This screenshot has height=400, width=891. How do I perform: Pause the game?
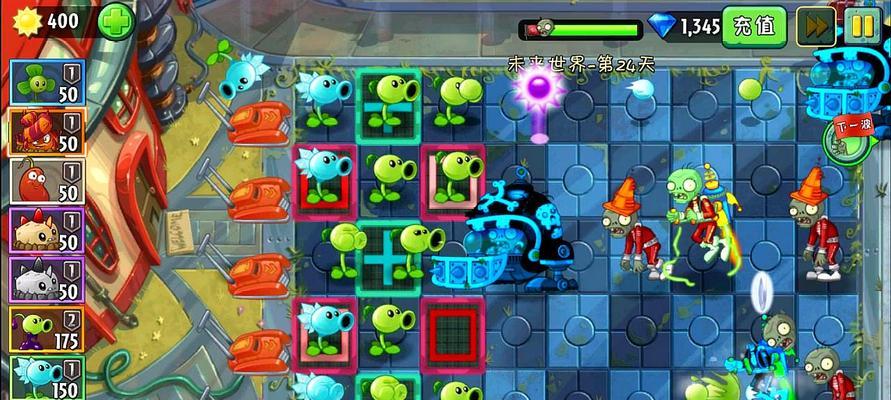(861, 26)
